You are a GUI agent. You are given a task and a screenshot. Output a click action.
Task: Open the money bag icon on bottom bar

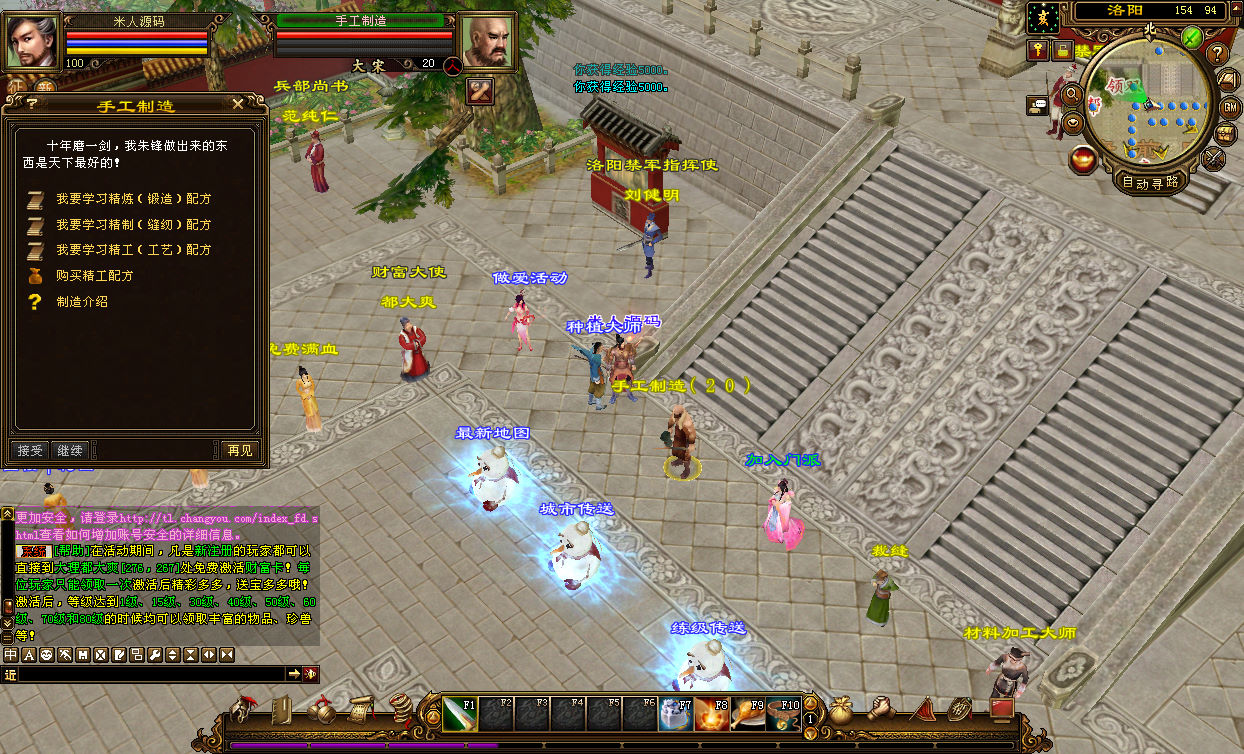[841, 709]
